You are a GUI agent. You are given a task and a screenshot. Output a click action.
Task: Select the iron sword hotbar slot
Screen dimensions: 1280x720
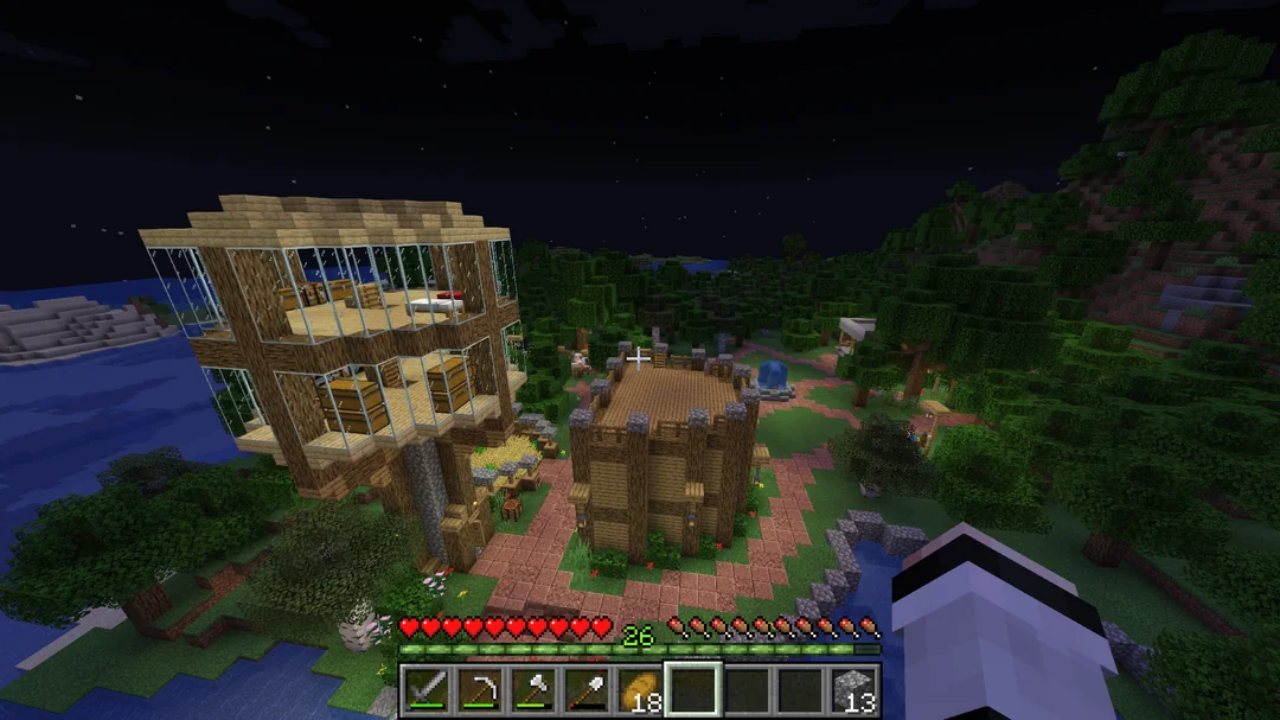coord(425,690)
